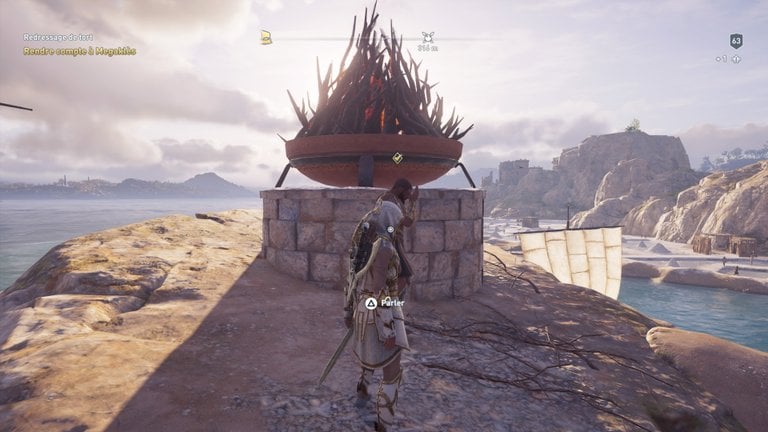The width and height of the screenshot is (768, 432).
Task: Click the crossed-swords marker on the compass
Action: 428,37
